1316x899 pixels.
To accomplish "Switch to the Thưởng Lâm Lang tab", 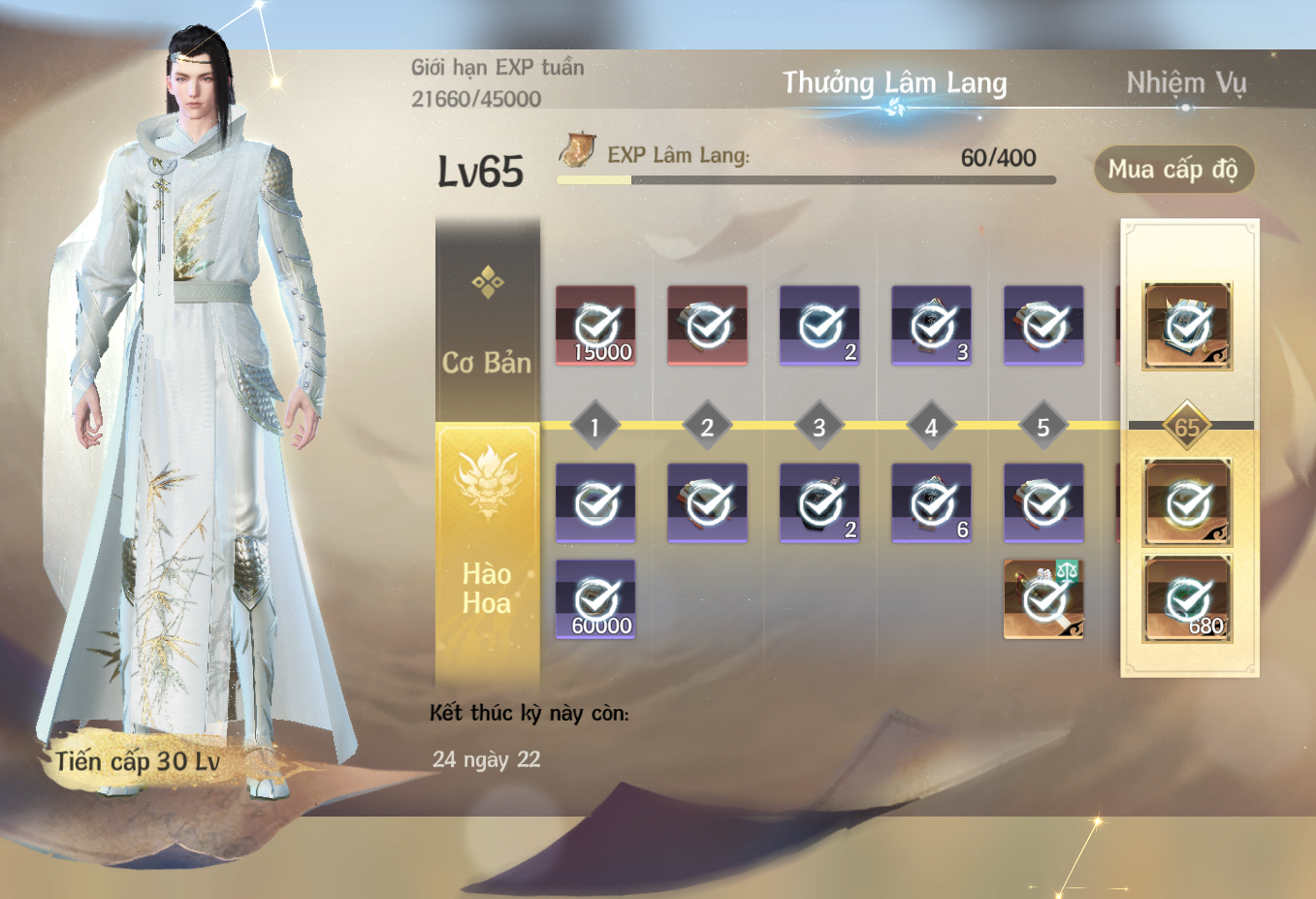I will point(894,83).
